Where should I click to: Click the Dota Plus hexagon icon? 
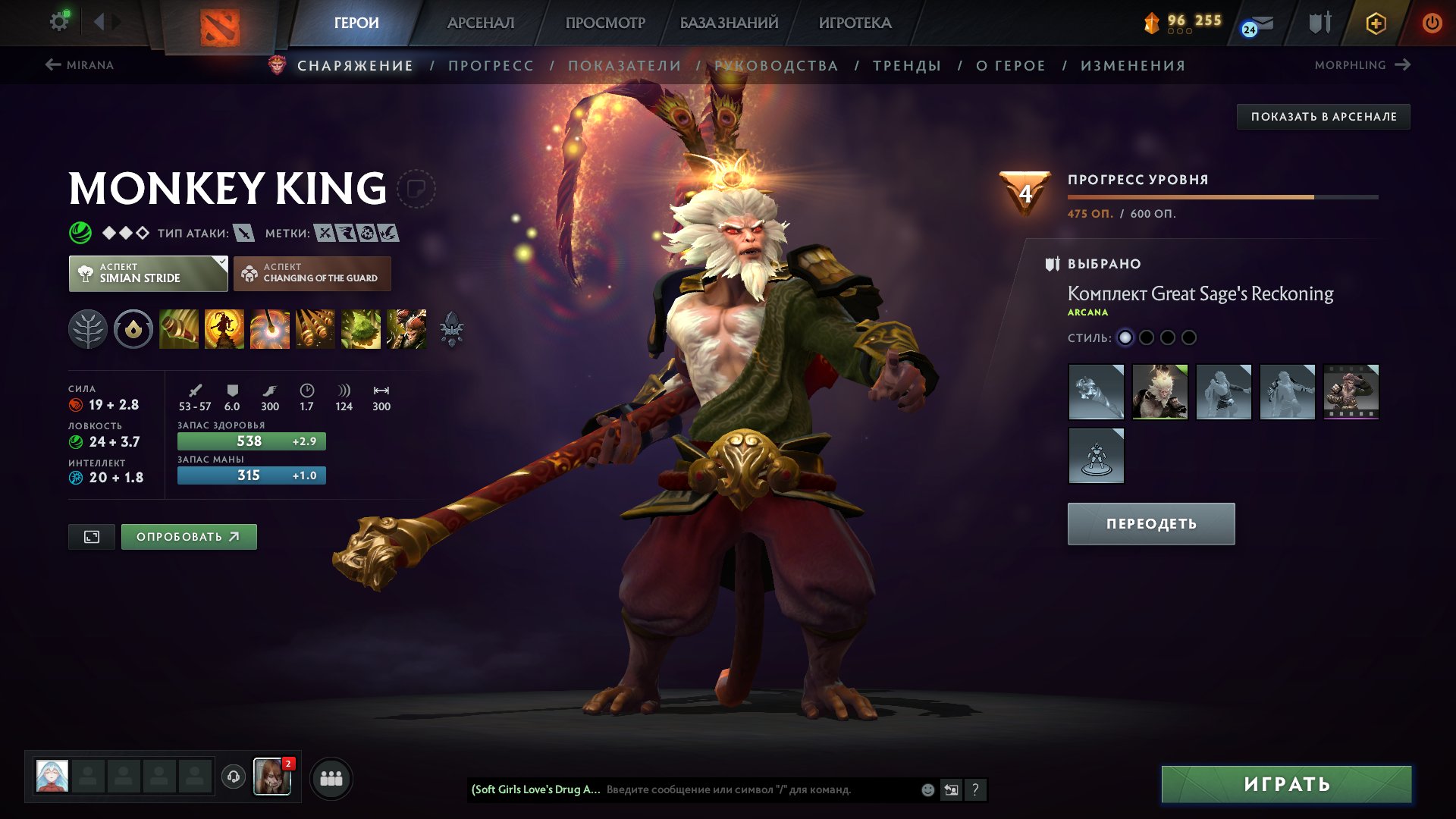pyautogui.click(x=1376, y=23)
